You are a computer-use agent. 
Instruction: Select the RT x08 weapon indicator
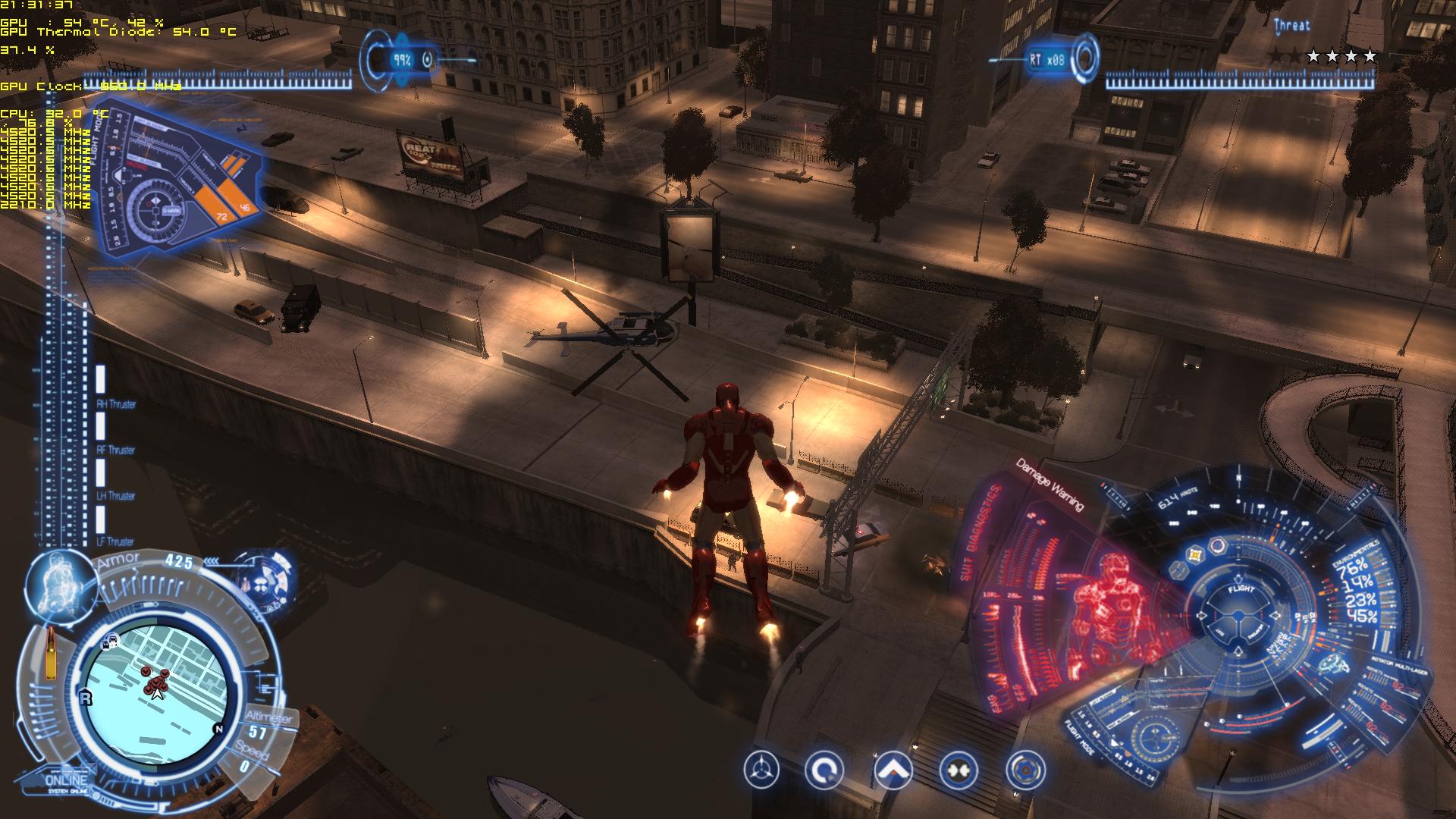point(1048,59)
